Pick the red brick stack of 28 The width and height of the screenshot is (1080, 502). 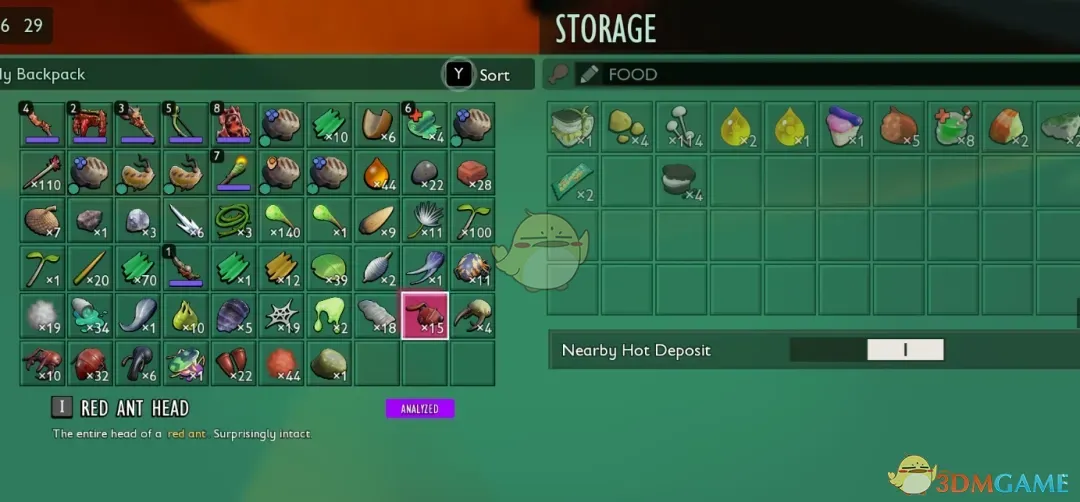tap(473, 173)
